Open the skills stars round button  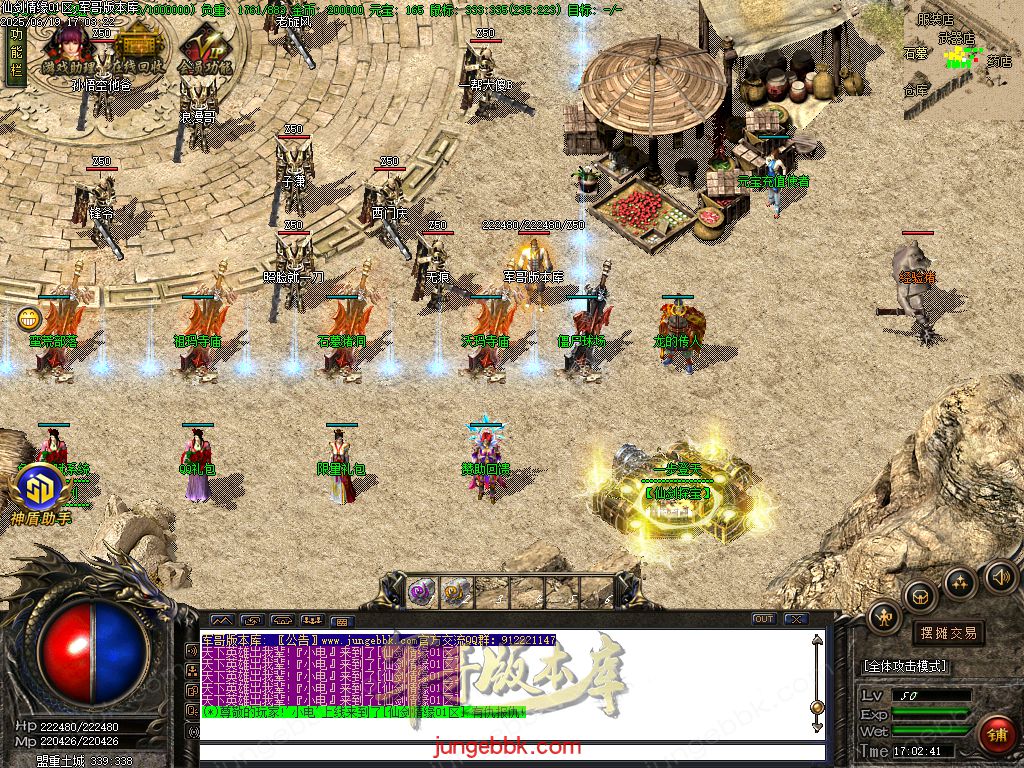(x=960, y=583)
